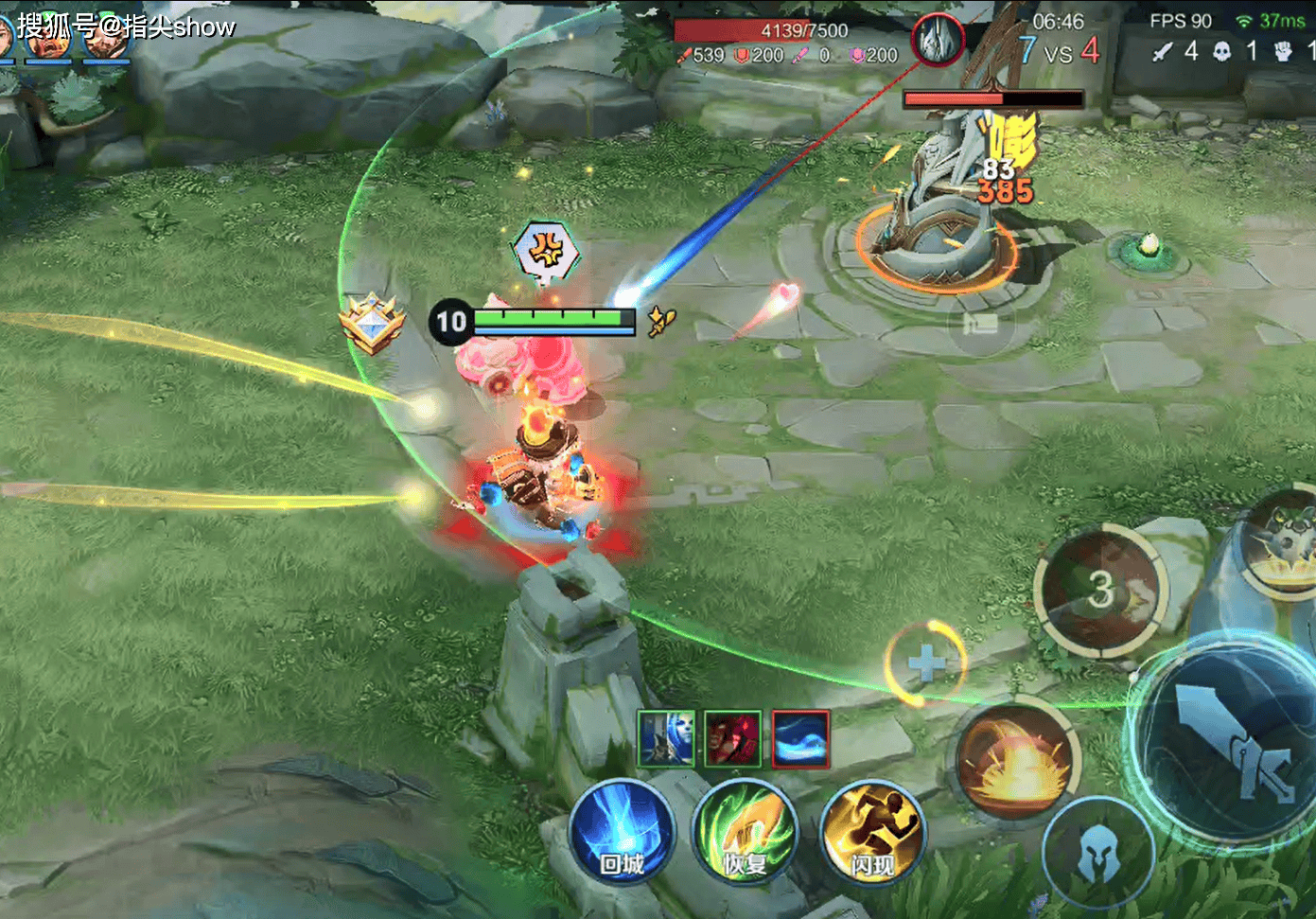1316x919 pixels.
Task: Use the 恢复 heal spell
Action: pyautogui.click(x=746, y=832)
